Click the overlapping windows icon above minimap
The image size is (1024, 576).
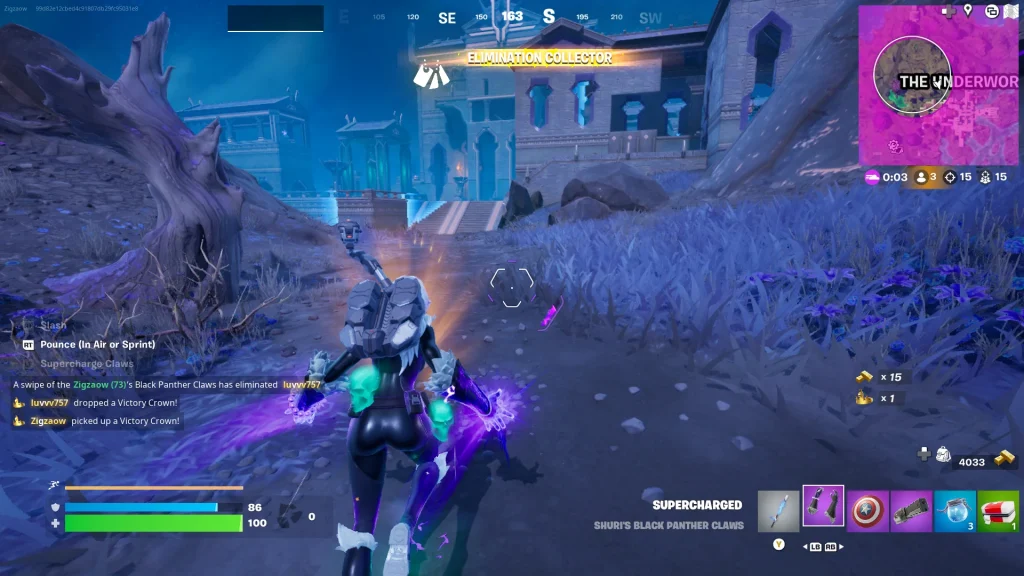pyautogui.click(x=991, y=11)
